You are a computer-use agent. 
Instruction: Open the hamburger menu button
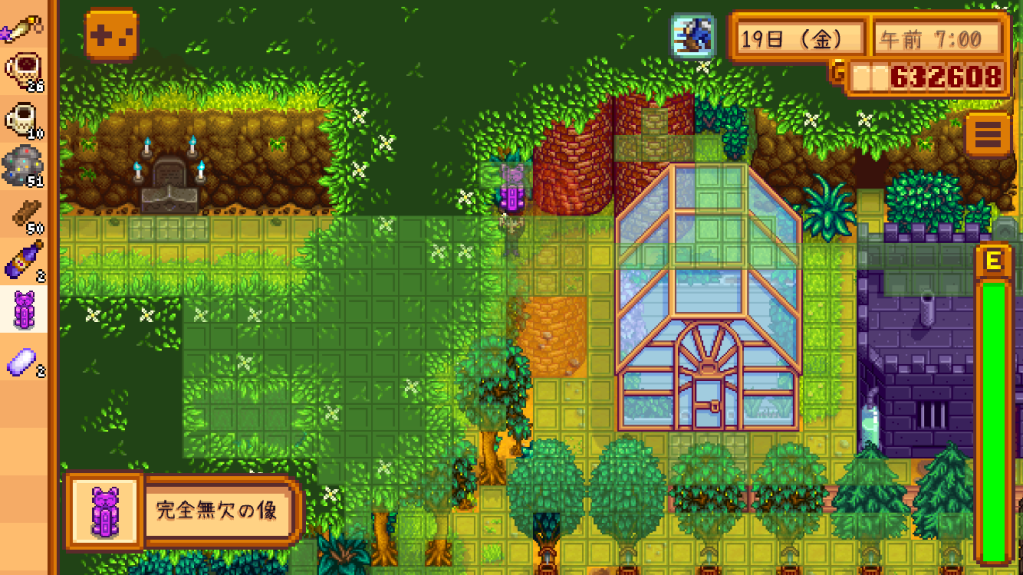coord(988,135)
